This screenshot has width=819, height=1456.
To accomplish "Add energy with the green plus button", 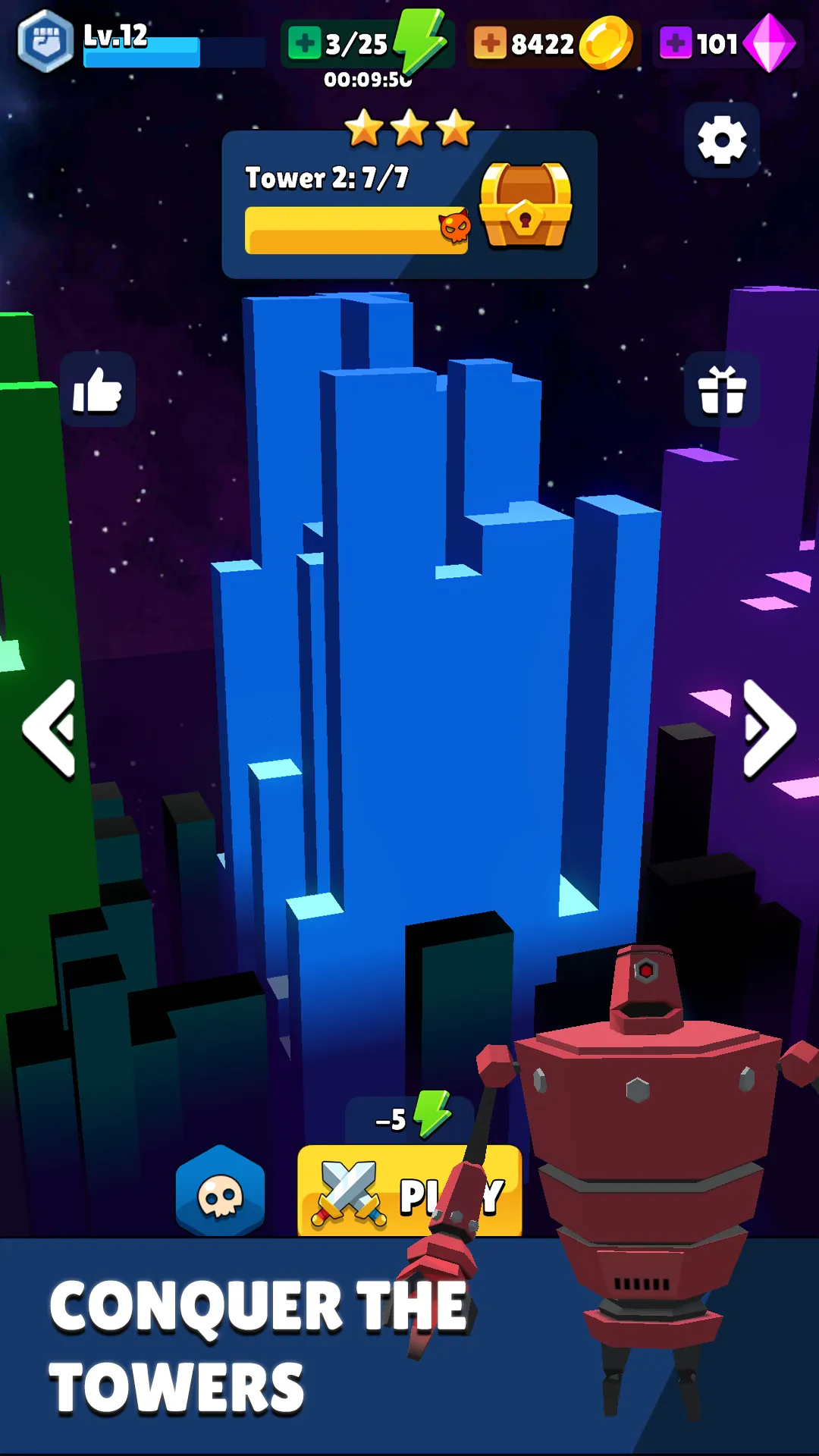I will pyautogui.click(x=304, y=43).
